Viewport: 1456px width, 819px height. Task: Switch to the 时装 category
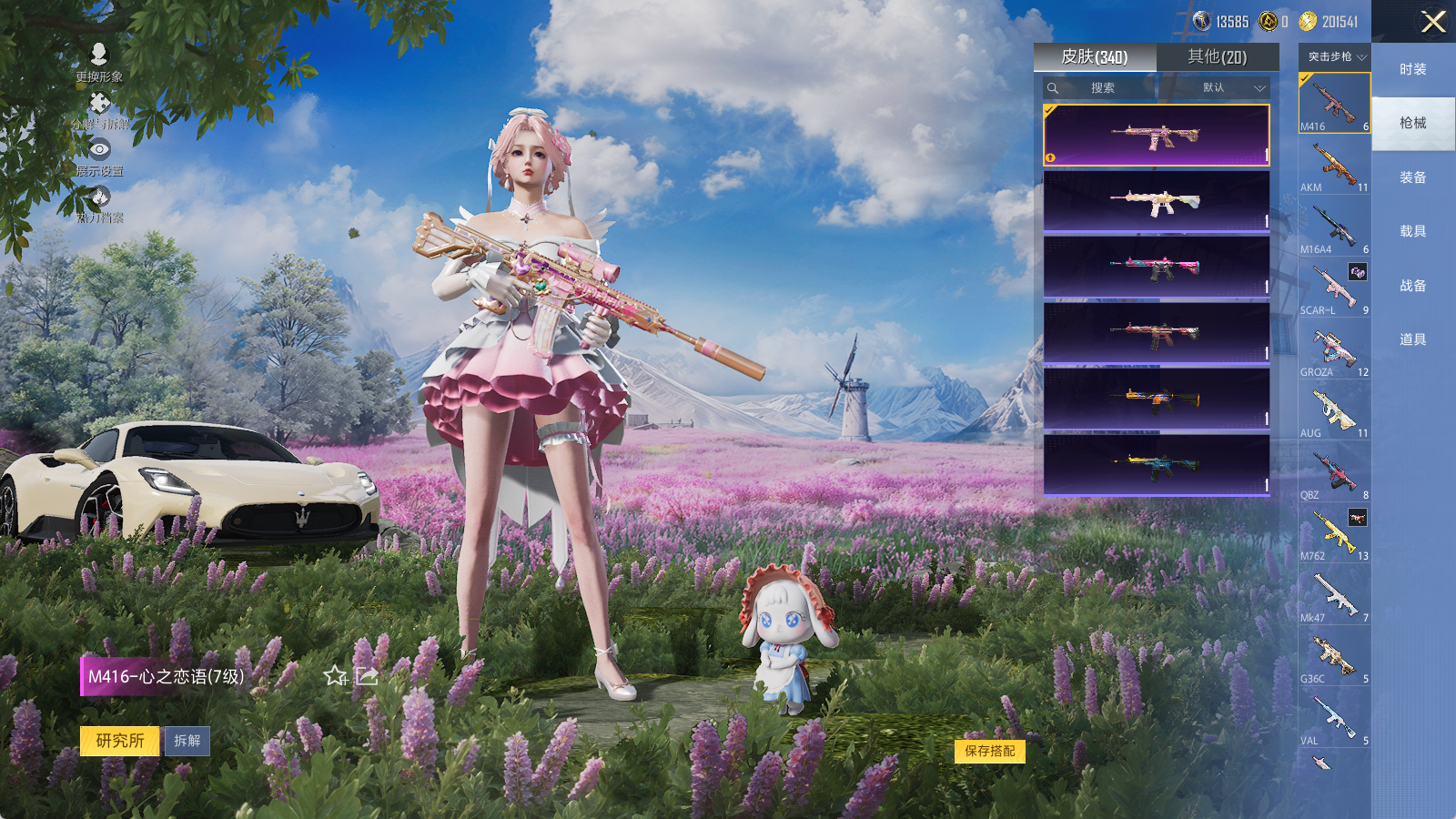1412,69
